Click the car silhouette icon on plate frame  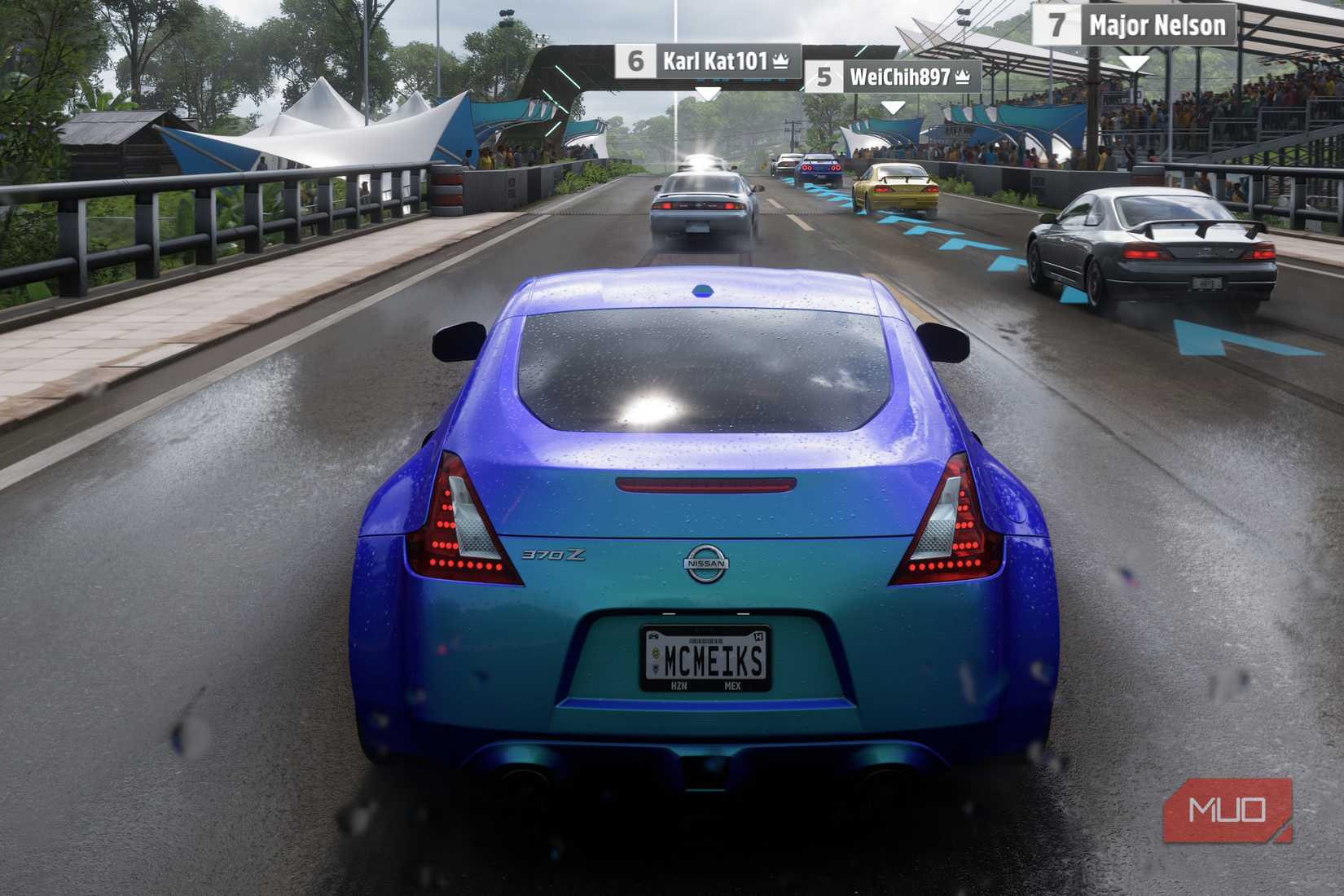[x=655, y=635]
